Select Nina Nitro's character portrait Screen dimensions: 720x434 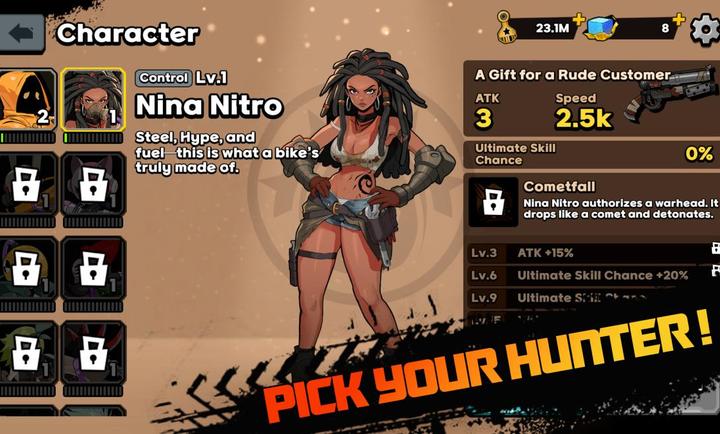coord(92,103)
